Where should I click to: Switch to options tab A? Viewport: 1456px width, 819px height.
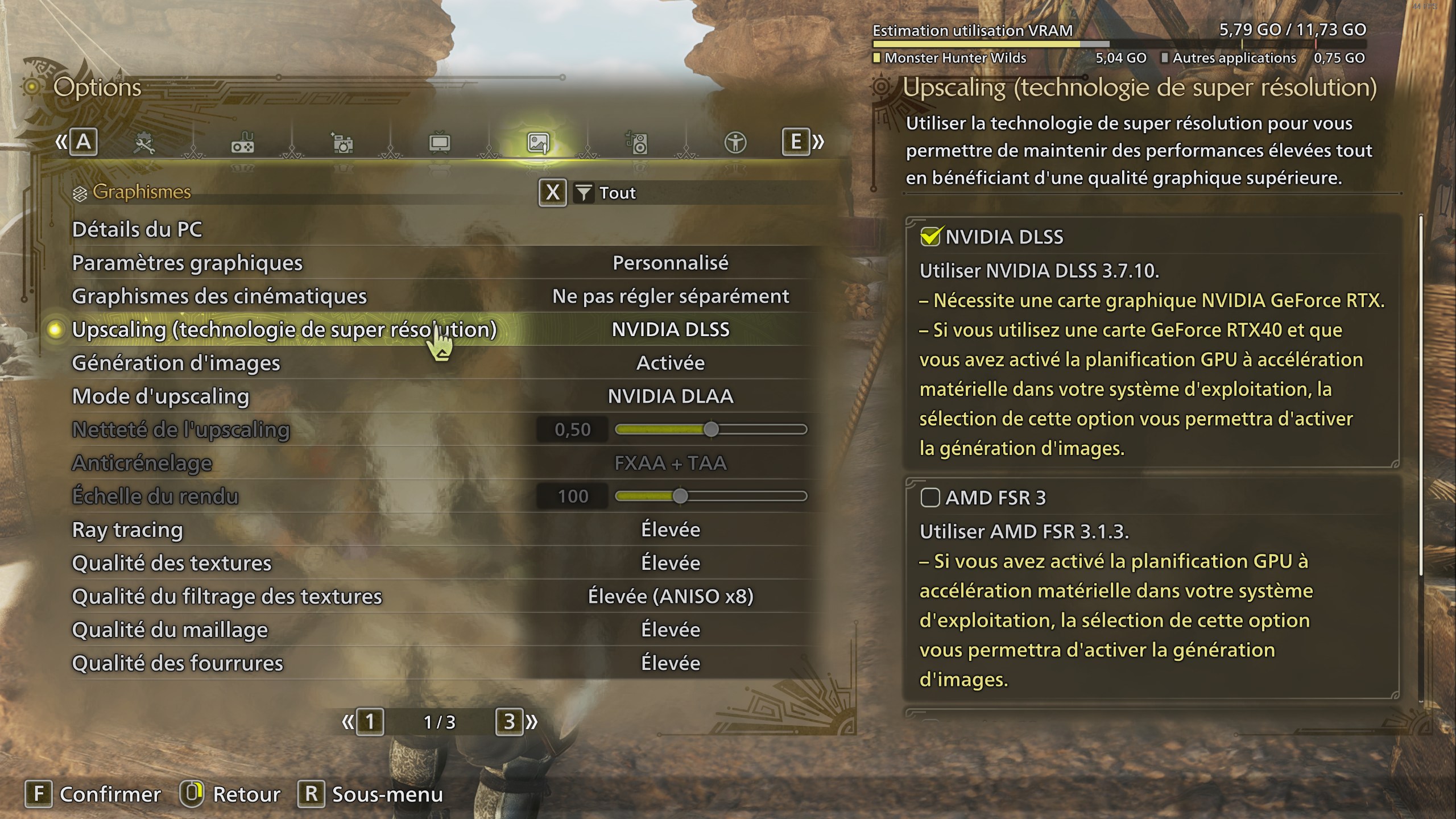click(83, 143)
